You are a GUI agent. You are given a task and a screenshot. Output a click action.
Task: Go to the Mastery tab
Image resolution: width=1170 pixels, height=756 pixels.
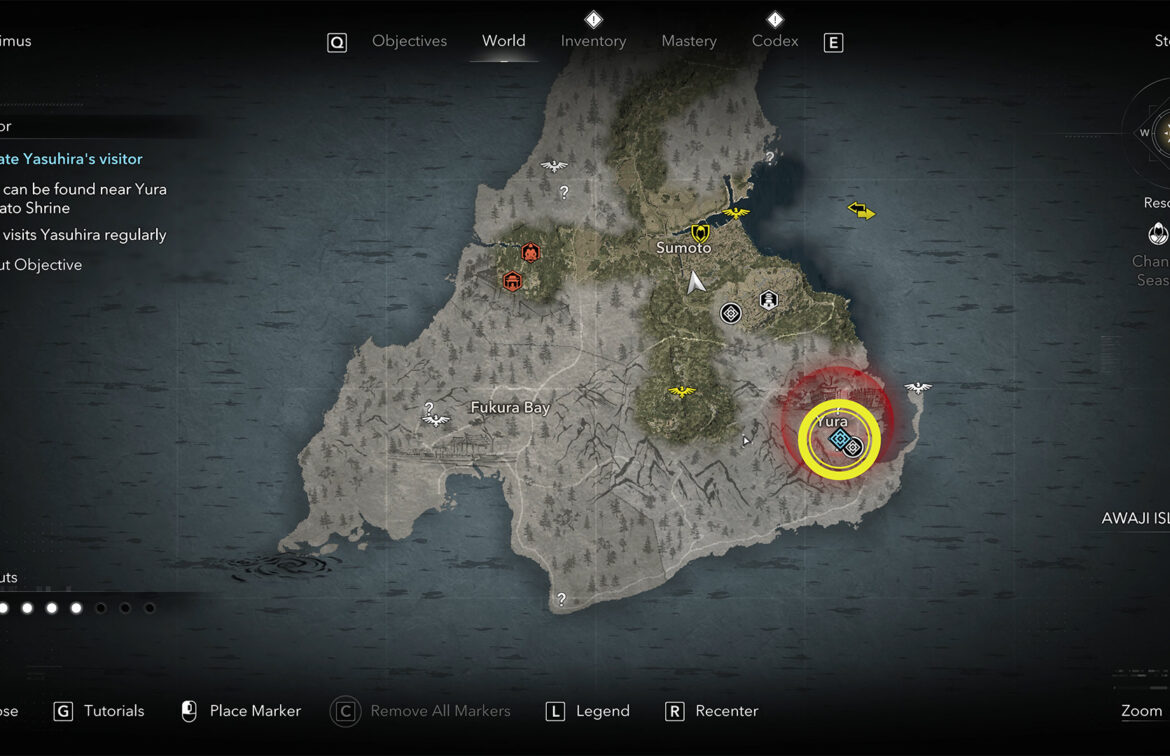pos(689,41)
